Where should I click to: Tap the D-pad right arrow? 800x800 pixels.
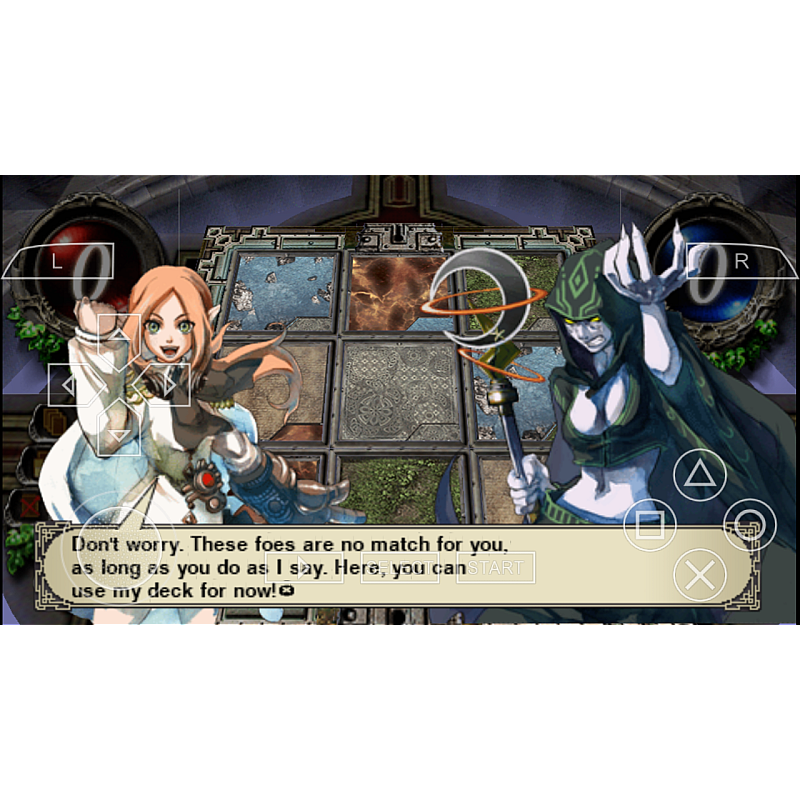(x=167, y=384)
